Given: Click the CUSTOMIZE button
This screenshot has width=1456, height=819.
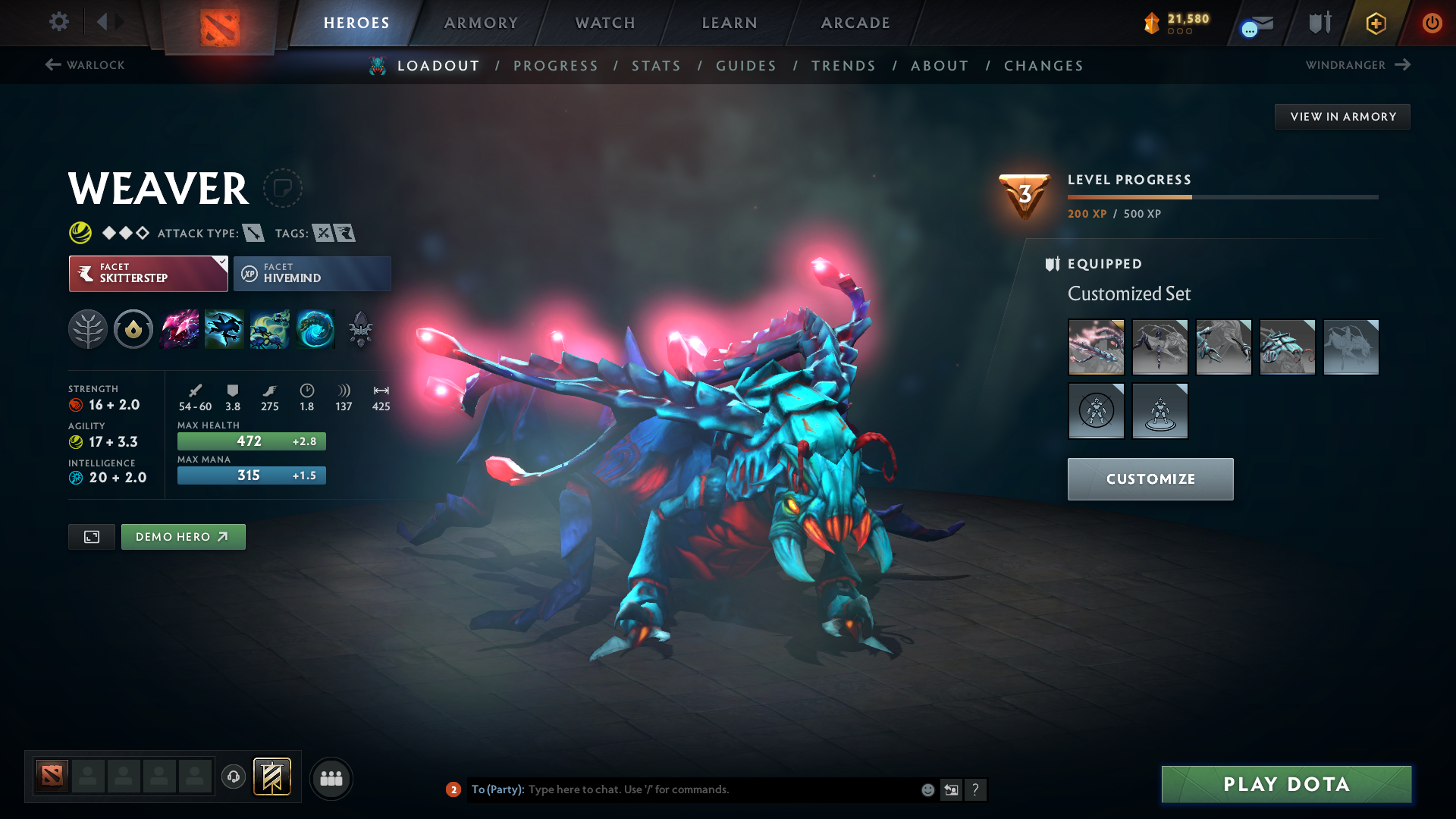Looking at the screenshot, I should (1150, 479).
